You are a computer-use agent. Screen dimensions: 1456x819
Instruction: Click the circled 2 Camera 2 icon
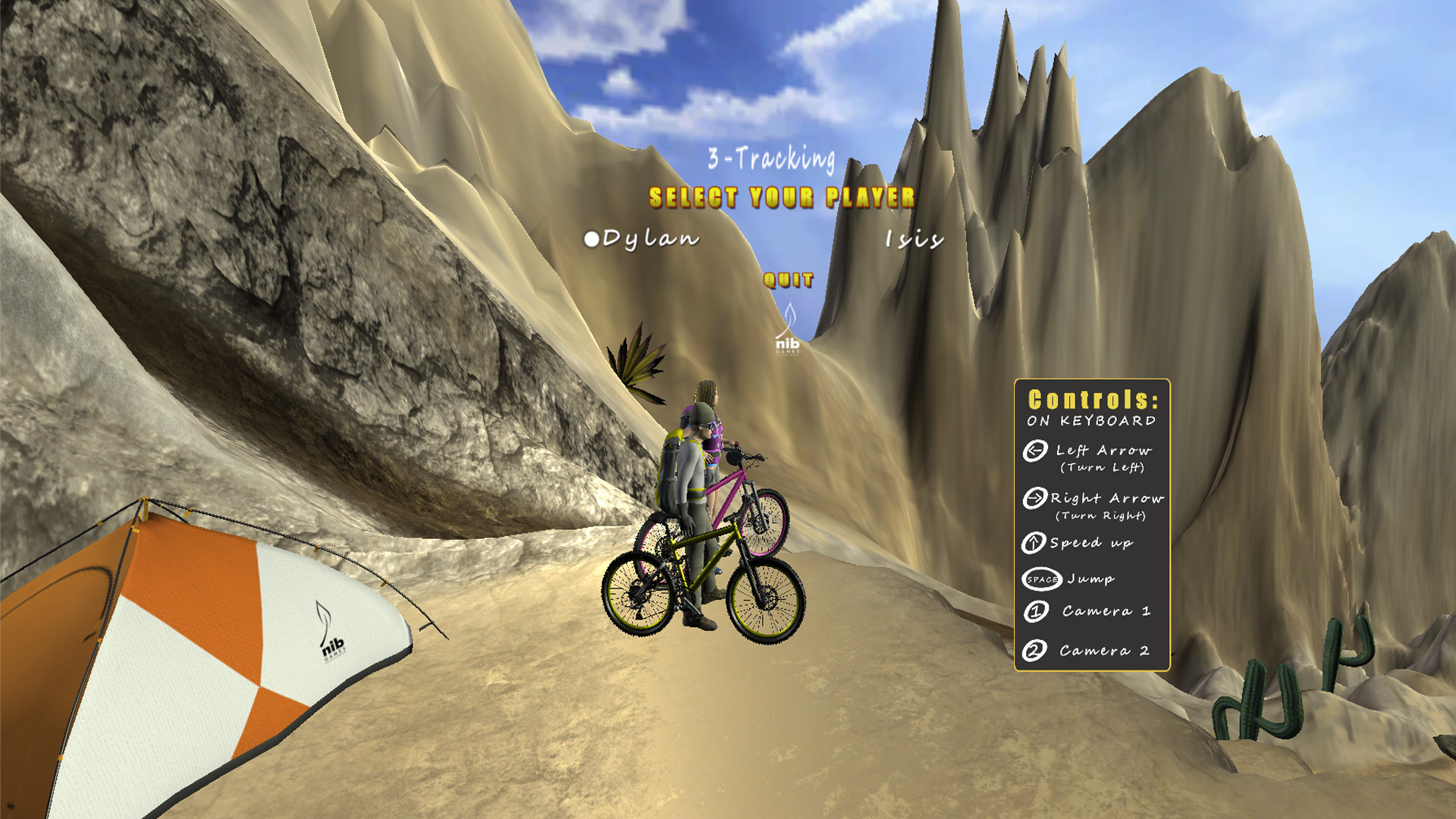[1034, 651]
